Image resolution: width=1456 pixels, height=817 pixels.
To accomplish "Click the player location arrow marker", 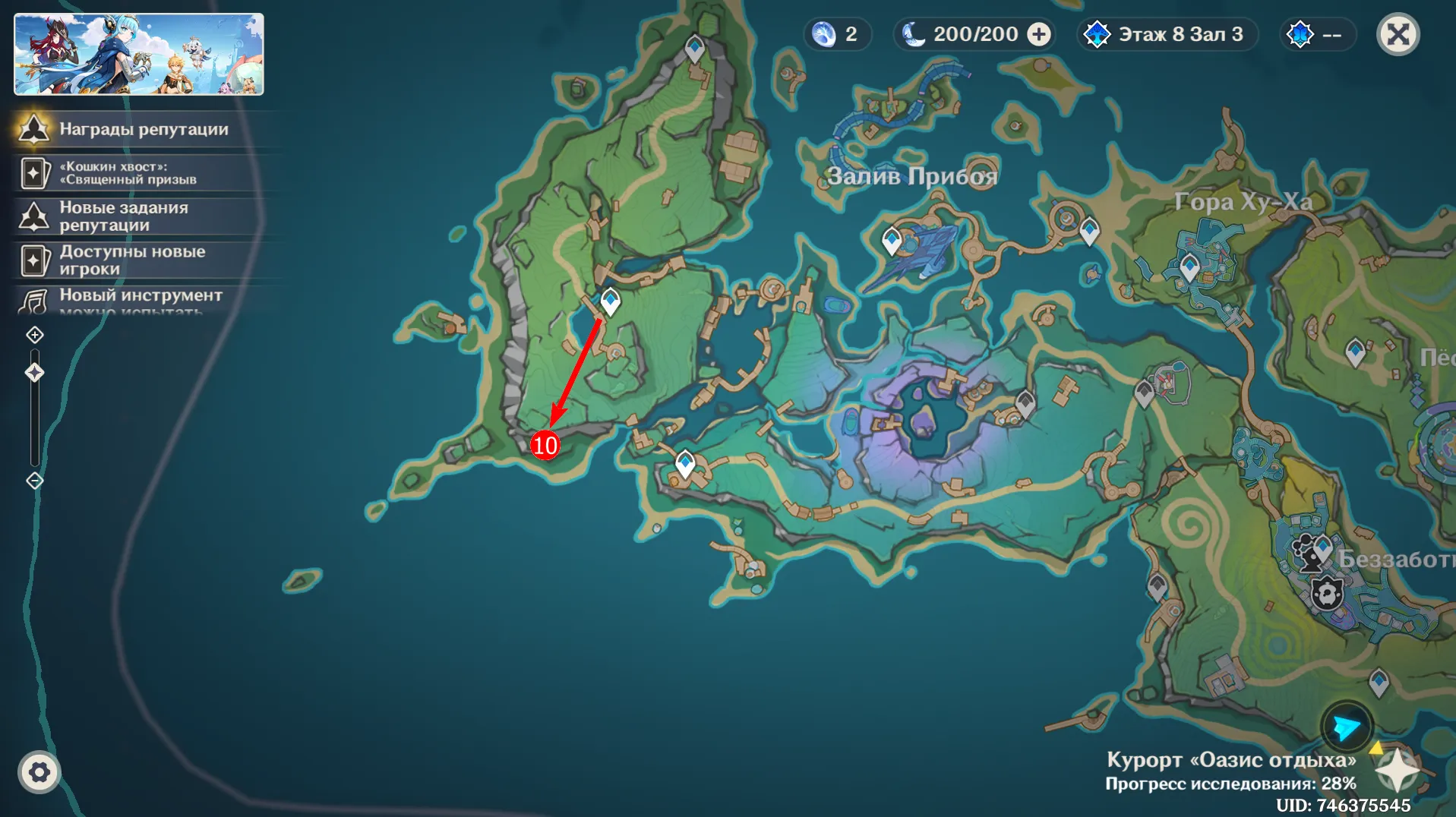I will click(x=1347, y=727).
